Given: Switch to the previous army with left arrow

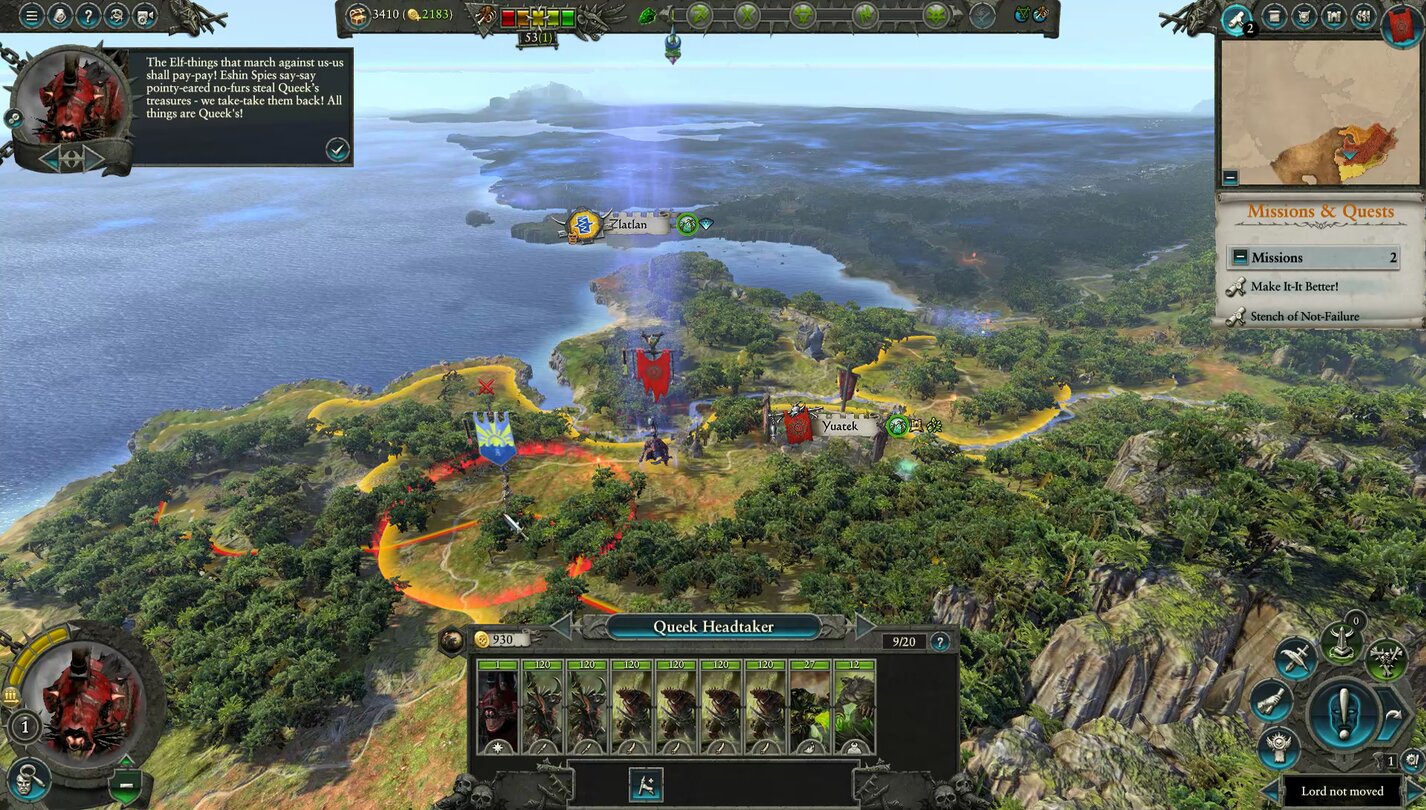Looking at the screenshot, I should point(562,627).
